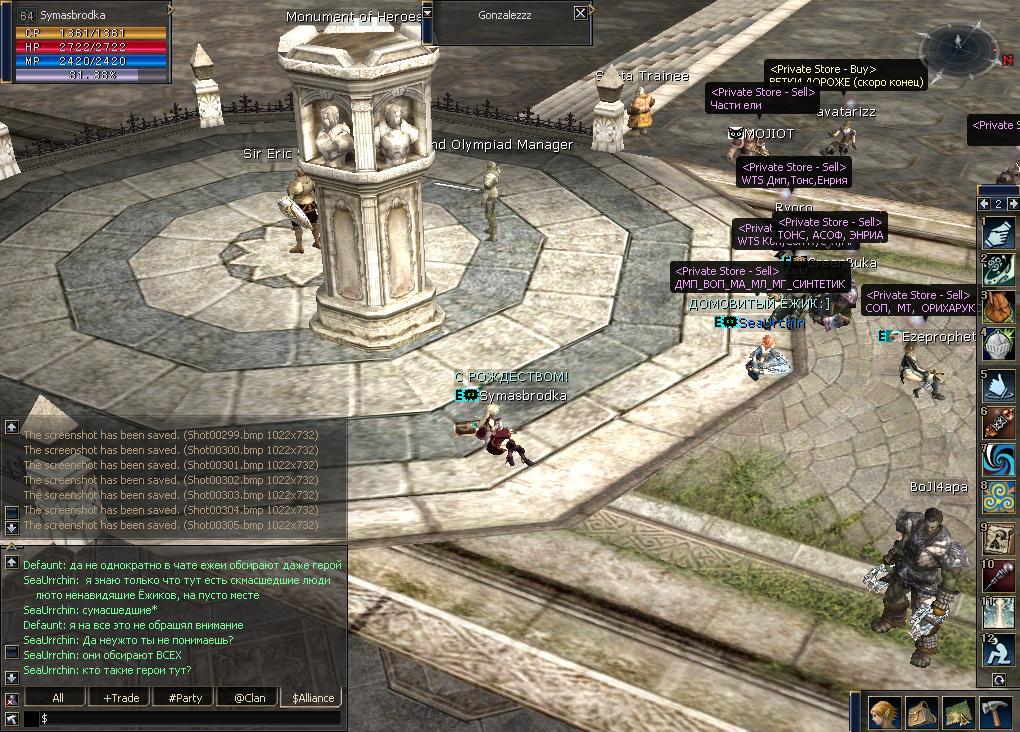This screenshot has width=1020, height=732.
Task: Use the scroll item in hotbar slot 9
Action: [x=998, y=537]
